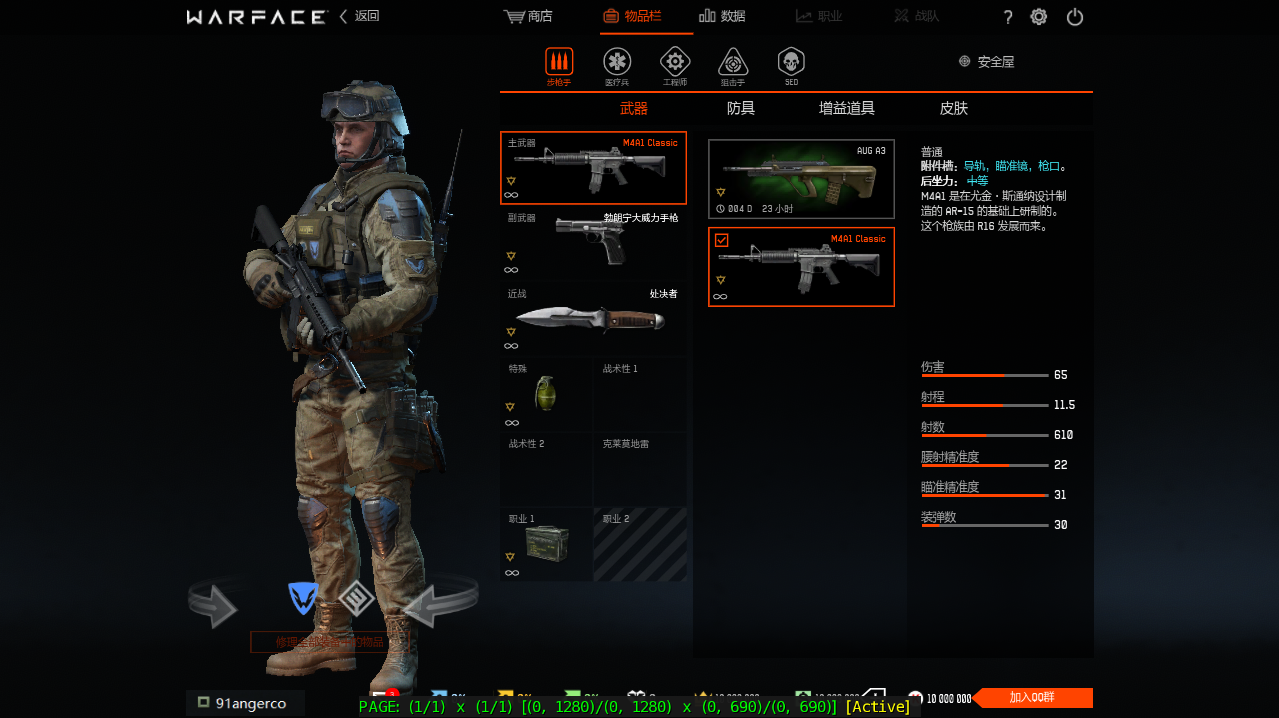Switch to the 防具 armor tab
1279x718 pixels.
741,108
